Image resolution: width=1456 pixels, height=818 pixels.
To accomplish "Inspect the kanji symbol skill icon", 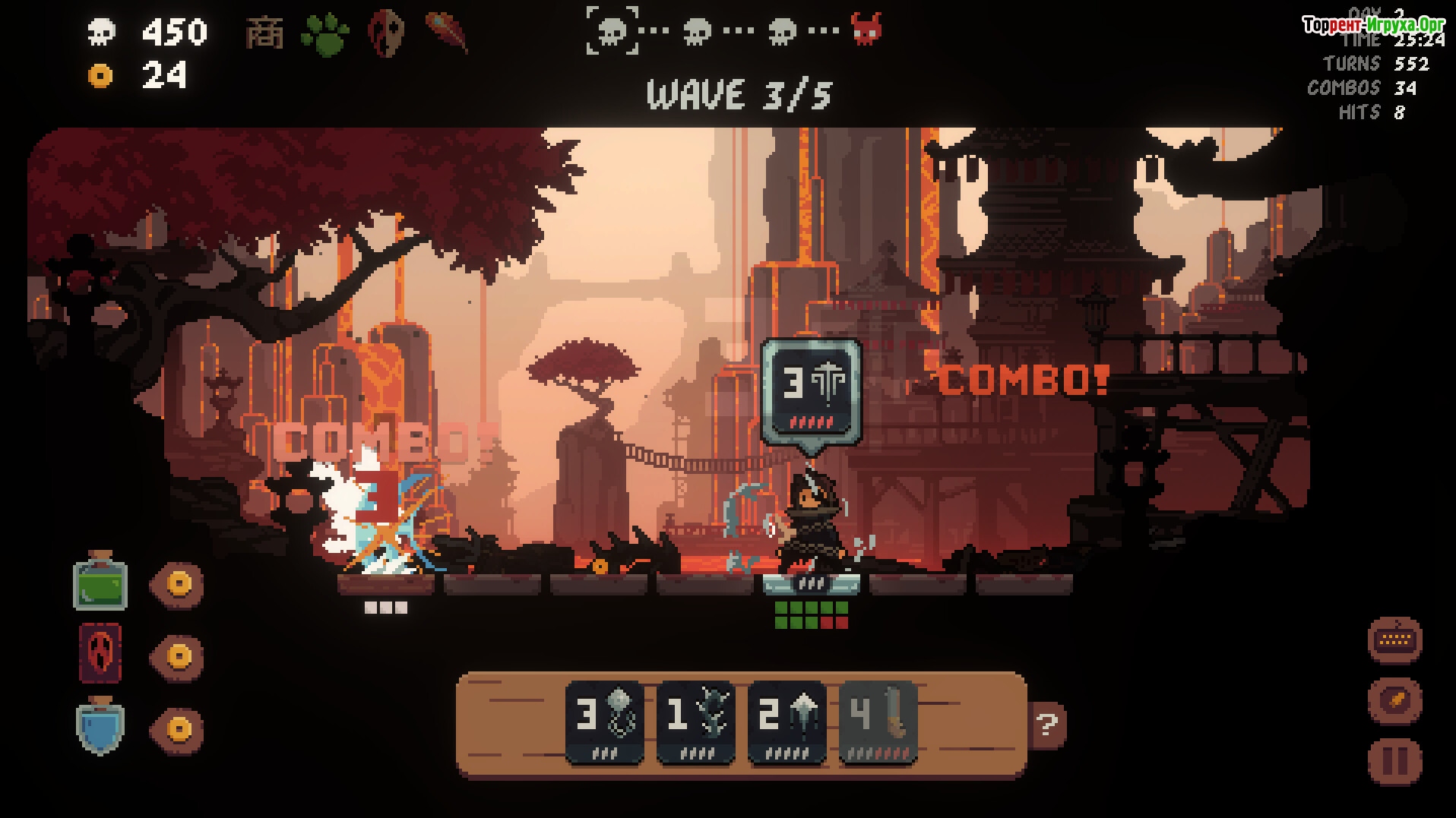I will 265,33.
